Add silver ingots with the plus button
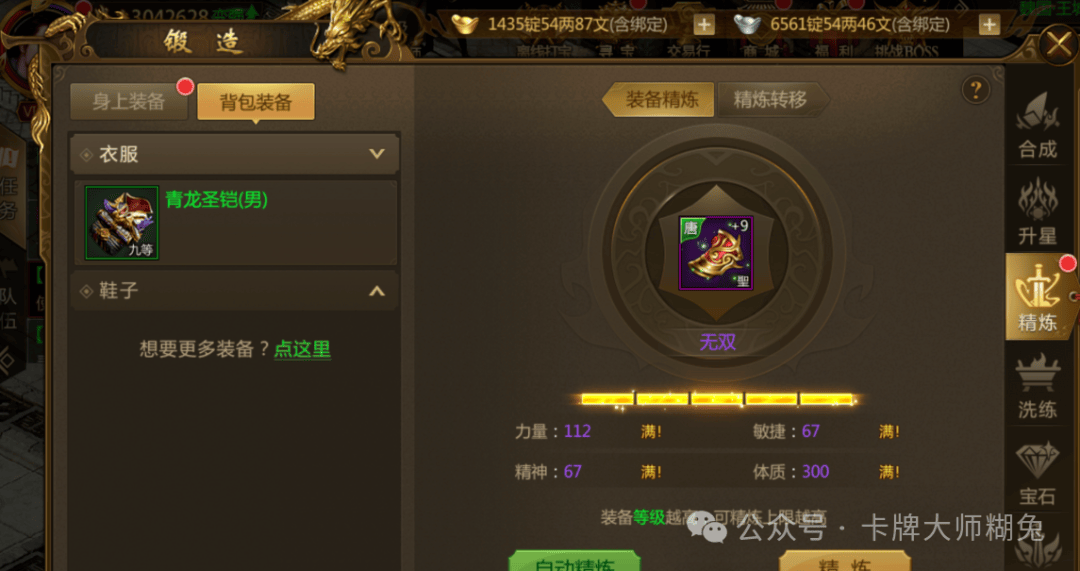Screen dimensions: 1080x571 pyautogui.click(x=989, y=25)
